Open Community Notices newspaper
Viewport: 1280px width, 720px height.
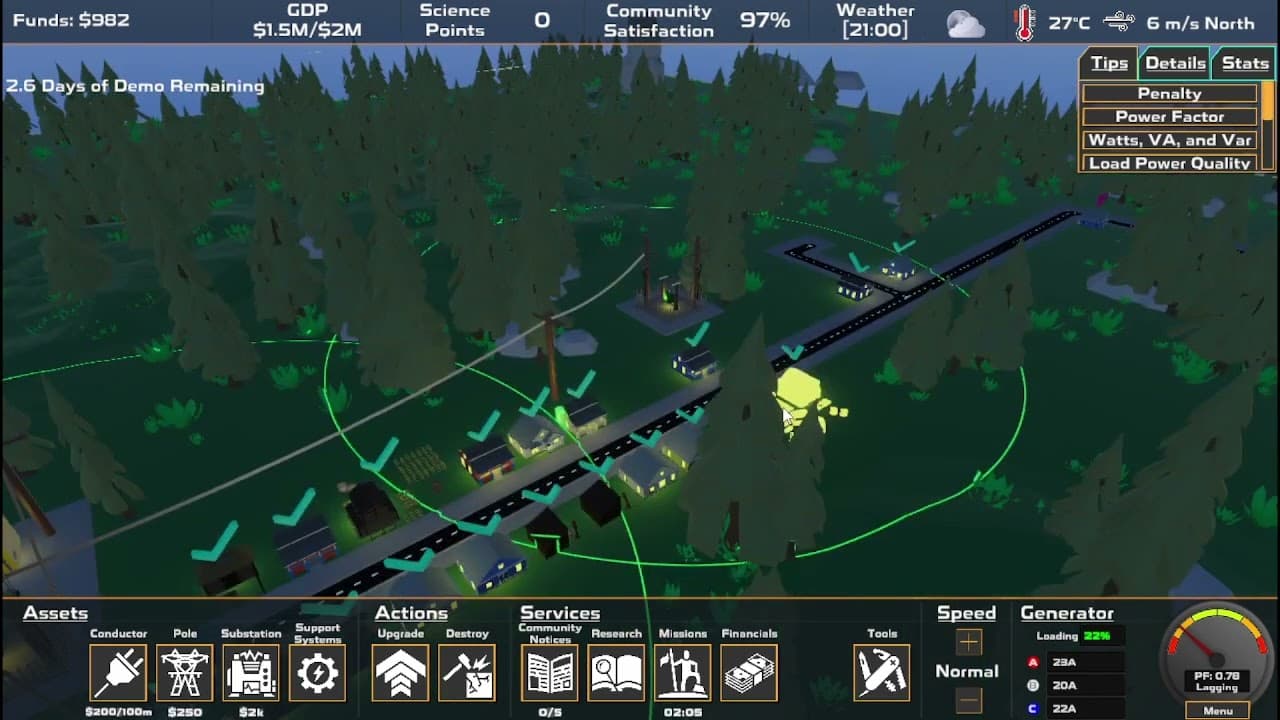tap(550, 672)
